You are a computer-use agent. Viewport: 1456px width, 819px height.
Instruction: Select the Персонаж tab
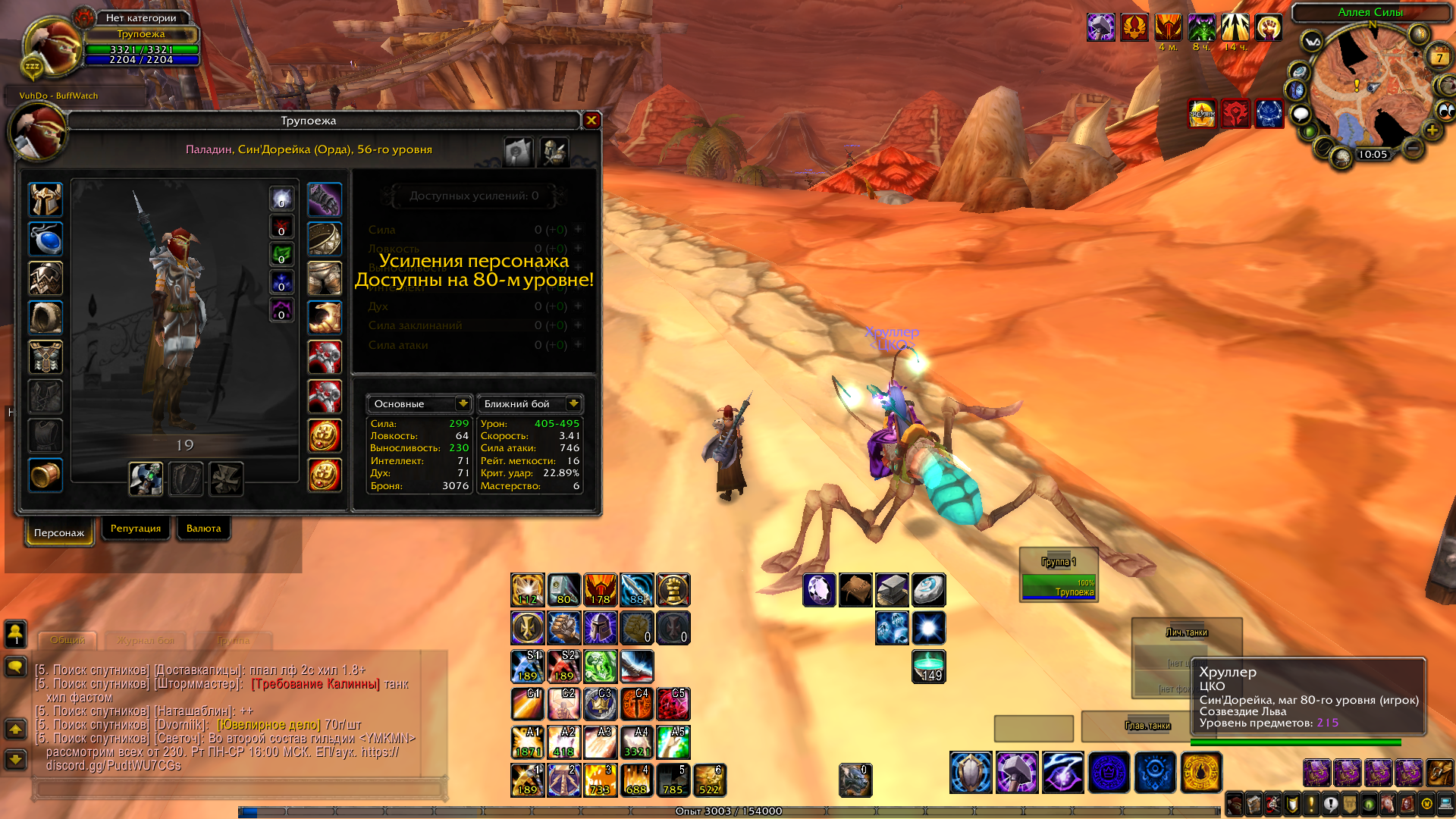point(59,532)
